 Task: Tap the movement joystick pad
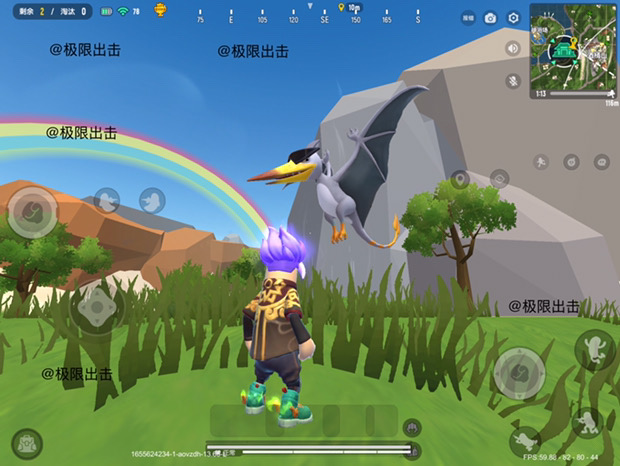point(97,309)
